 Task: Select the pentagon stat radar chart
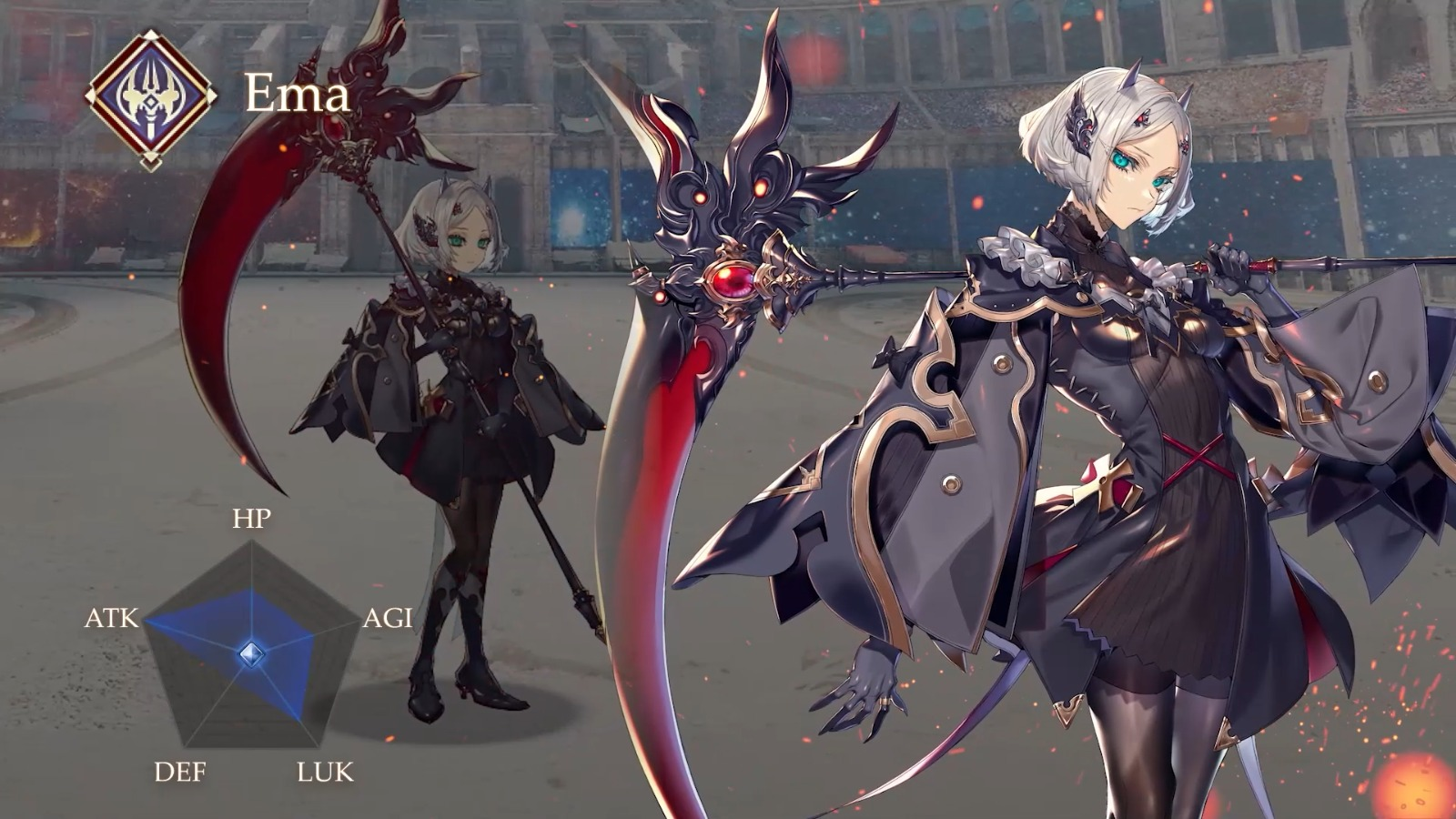click(250, 652)
